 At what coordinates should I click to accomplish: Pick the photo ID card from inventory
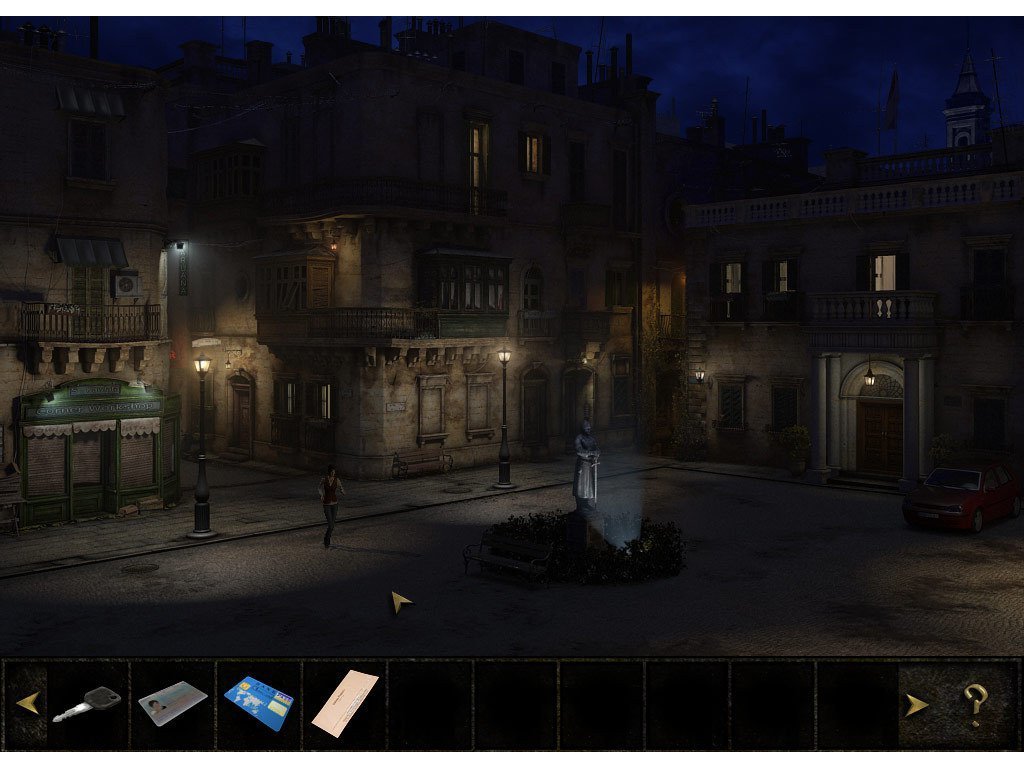(x=172, y=702)
